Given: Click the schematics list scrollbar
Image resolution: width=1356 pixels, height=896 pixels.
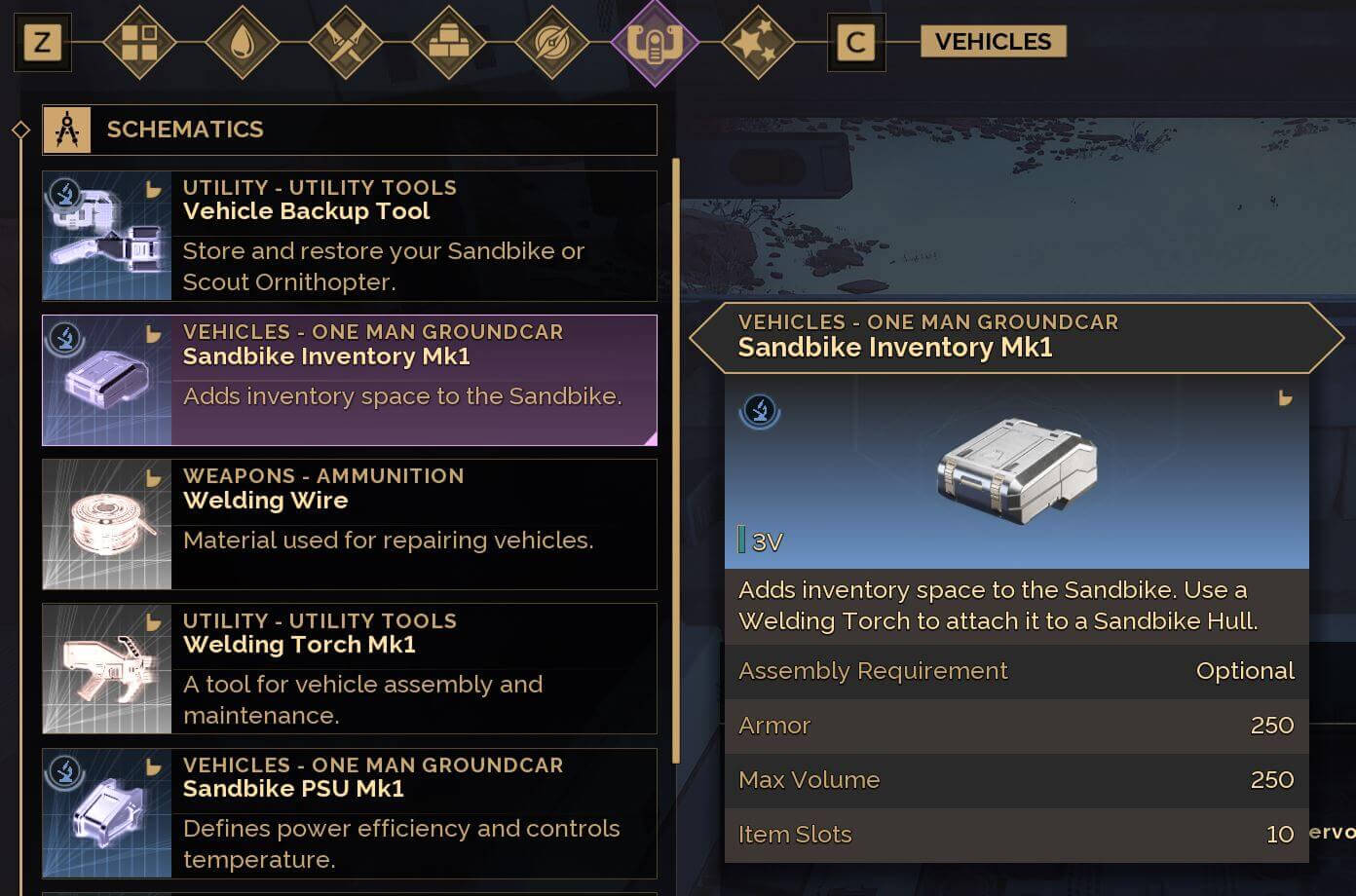Looking at the screenshot, I should coord(676,458).
